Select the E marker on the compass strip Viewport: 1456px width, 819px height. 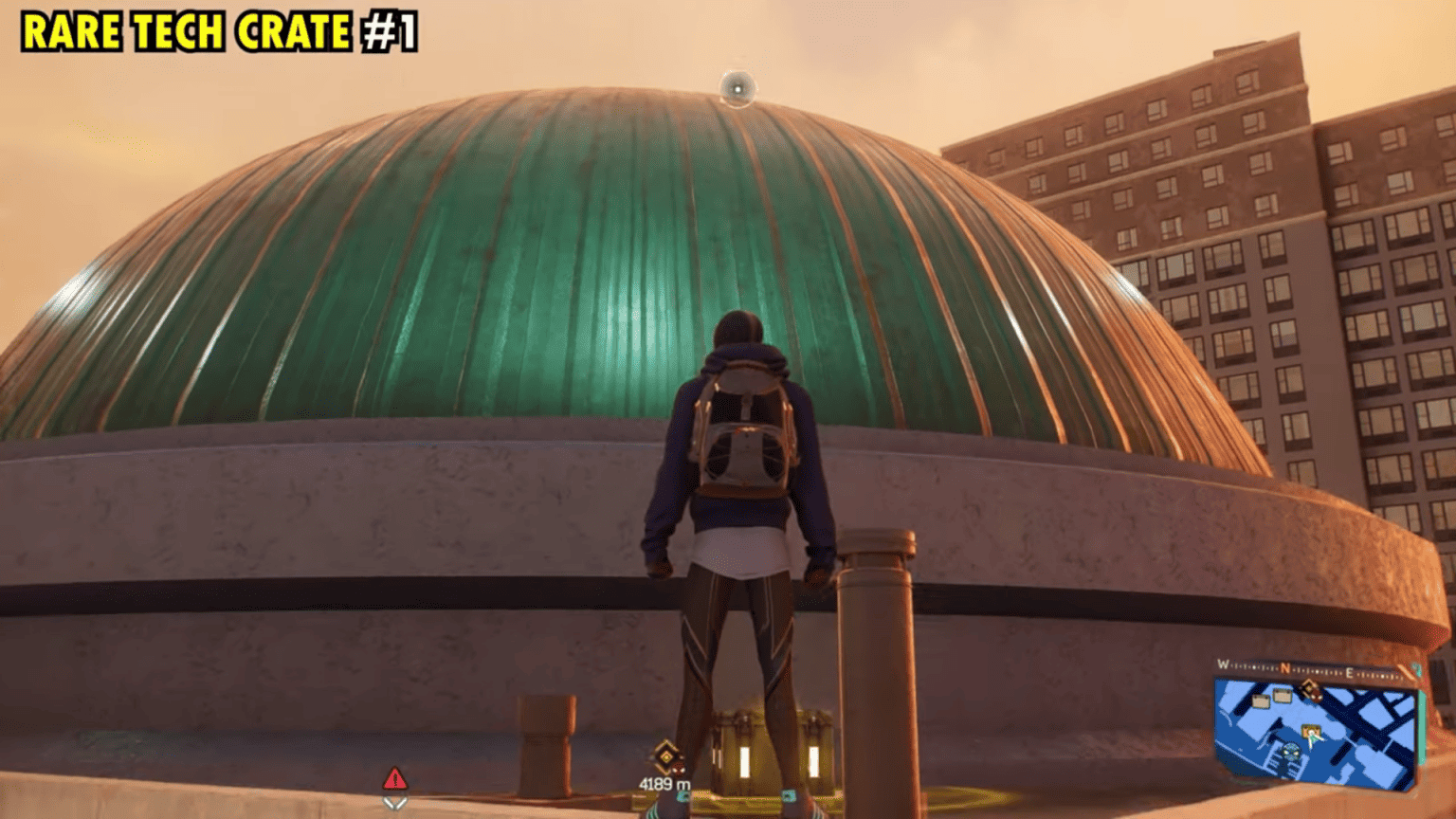(1350, 670)
